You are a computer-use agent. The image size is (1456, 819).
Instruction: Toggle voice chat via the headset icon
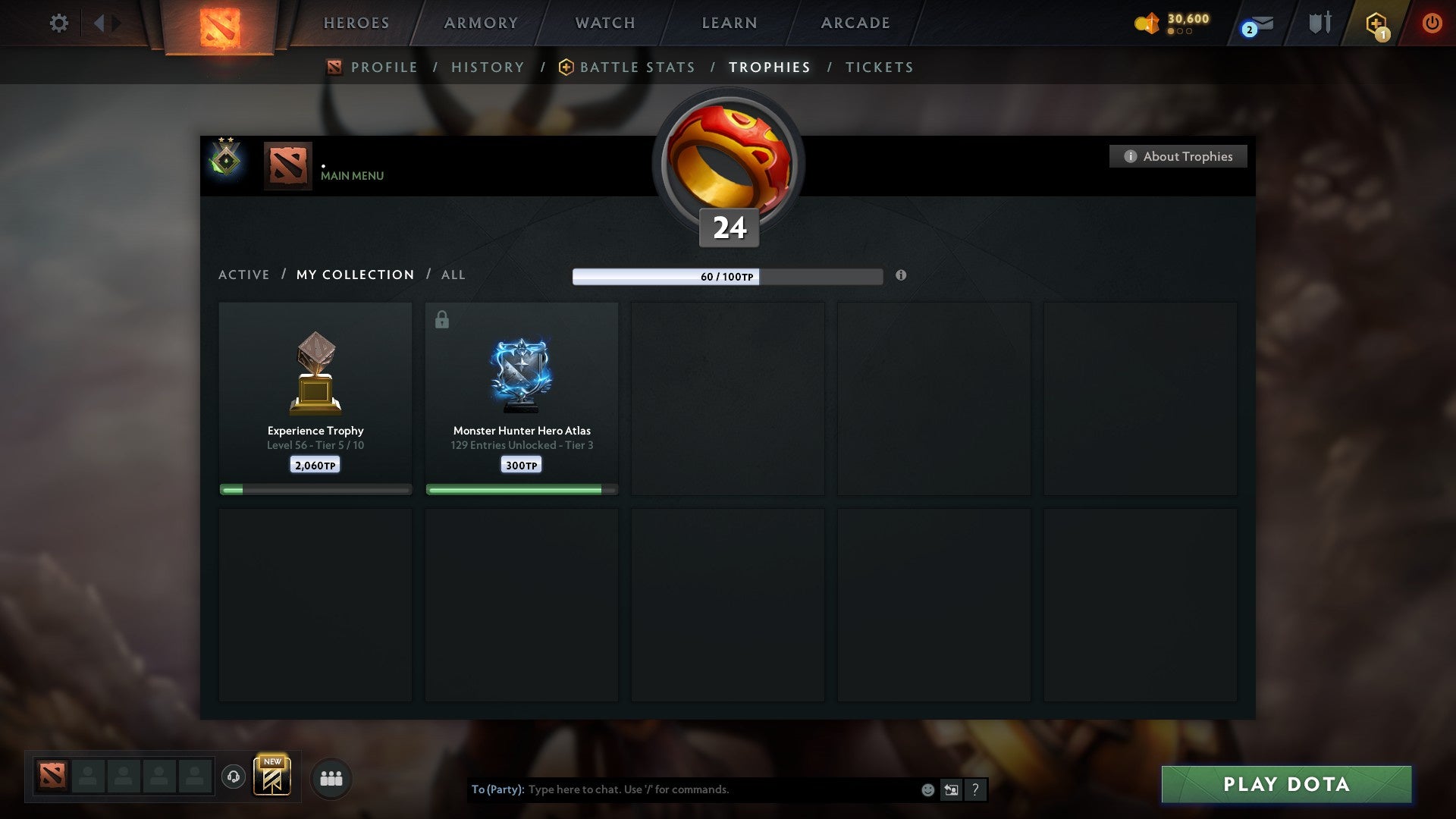233,777
